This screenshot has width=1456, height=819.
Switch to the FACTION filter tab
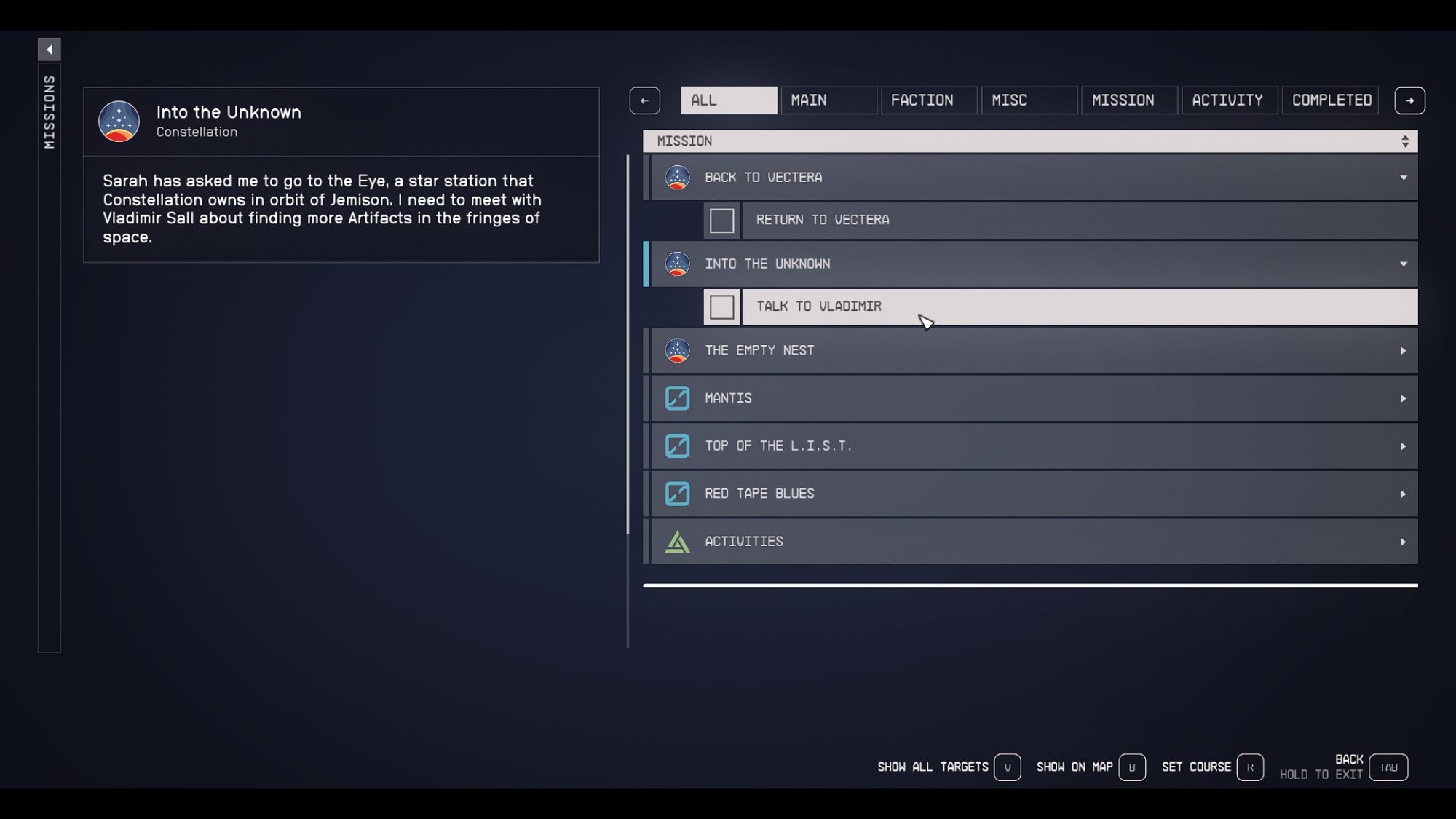(929, 100)
